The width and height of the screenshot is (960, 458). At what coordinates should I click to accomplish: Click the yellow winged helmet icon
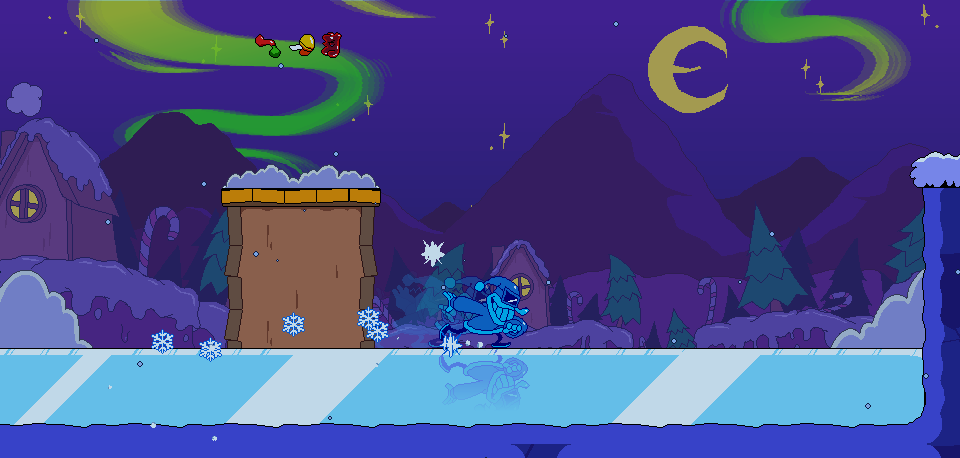point(304,44)
